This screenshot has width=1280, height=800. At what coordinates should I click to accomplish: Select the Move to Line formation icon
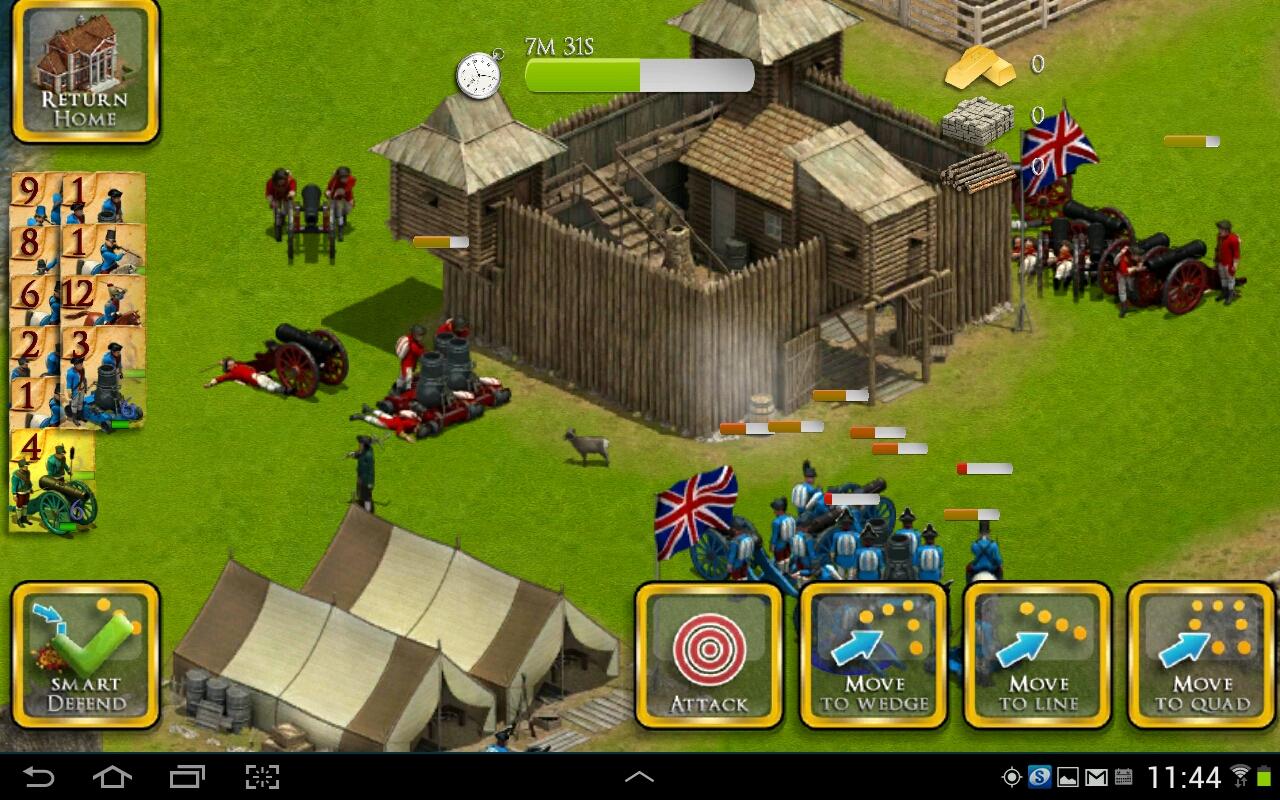(1037, 655)
